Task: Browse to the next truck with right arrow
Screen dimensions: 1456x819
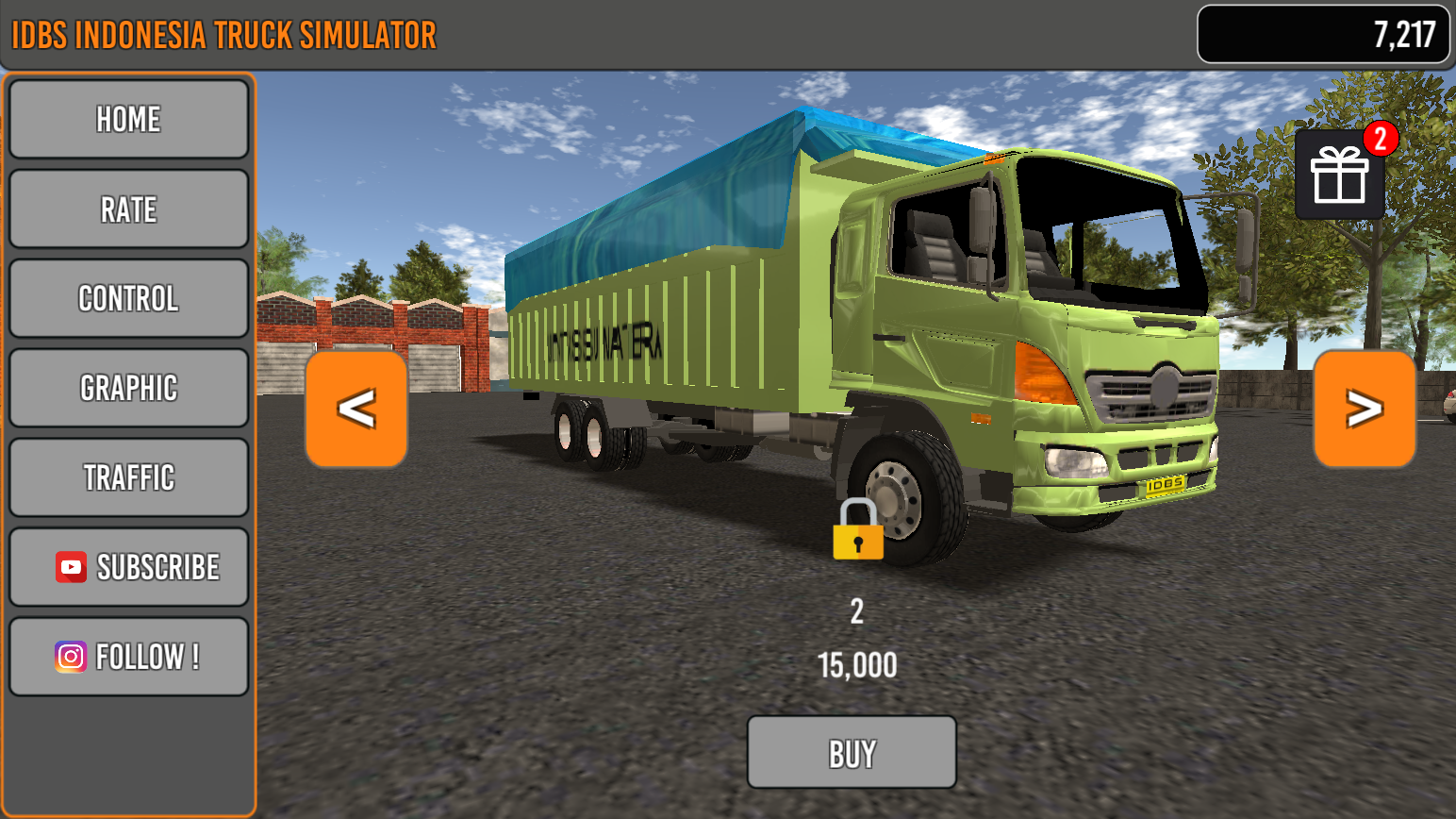Action: [x=1364, y=409]
